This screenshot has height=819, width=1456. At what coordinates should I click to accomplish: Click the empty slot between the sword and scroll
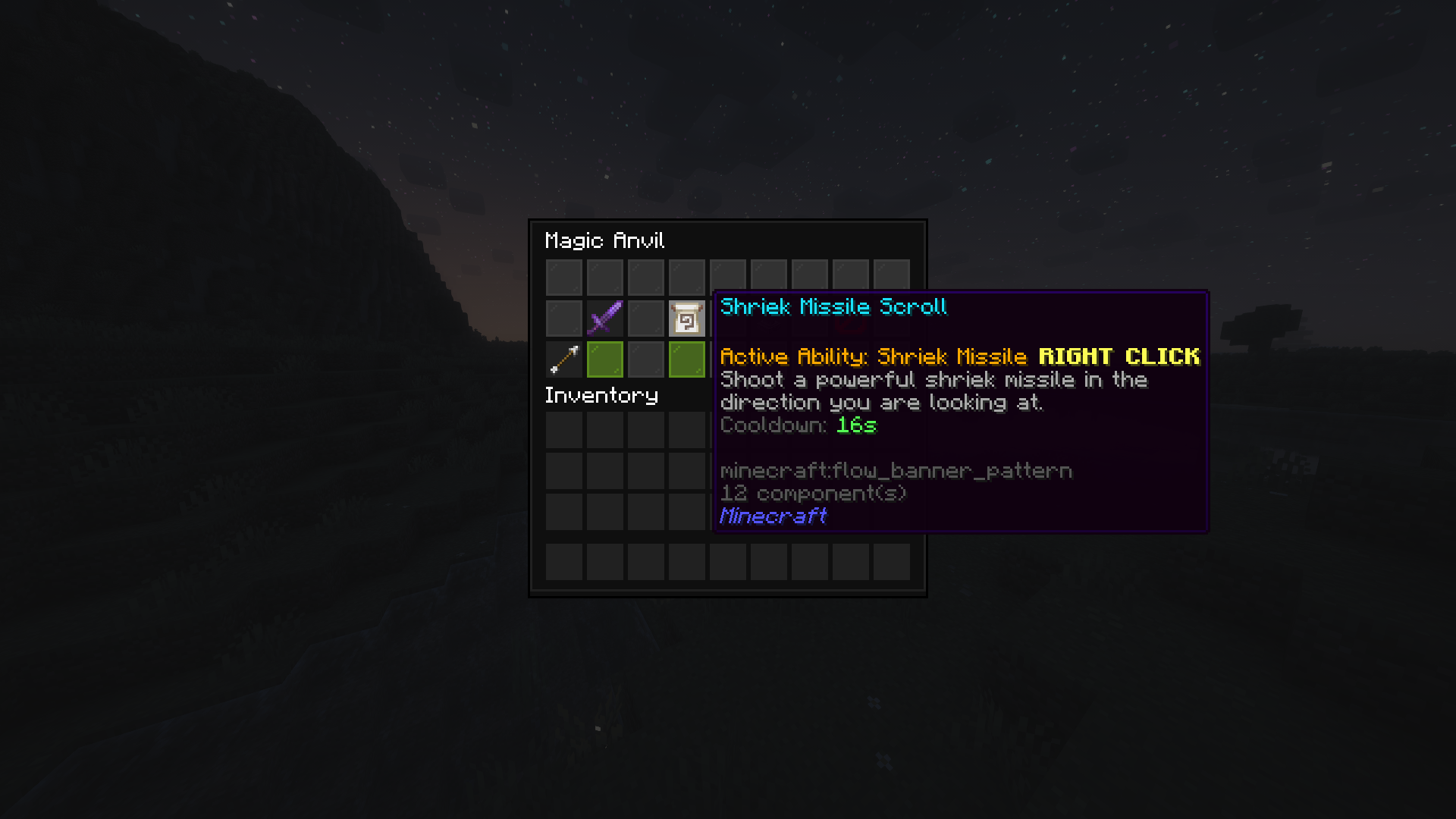[x=646, y=318]
